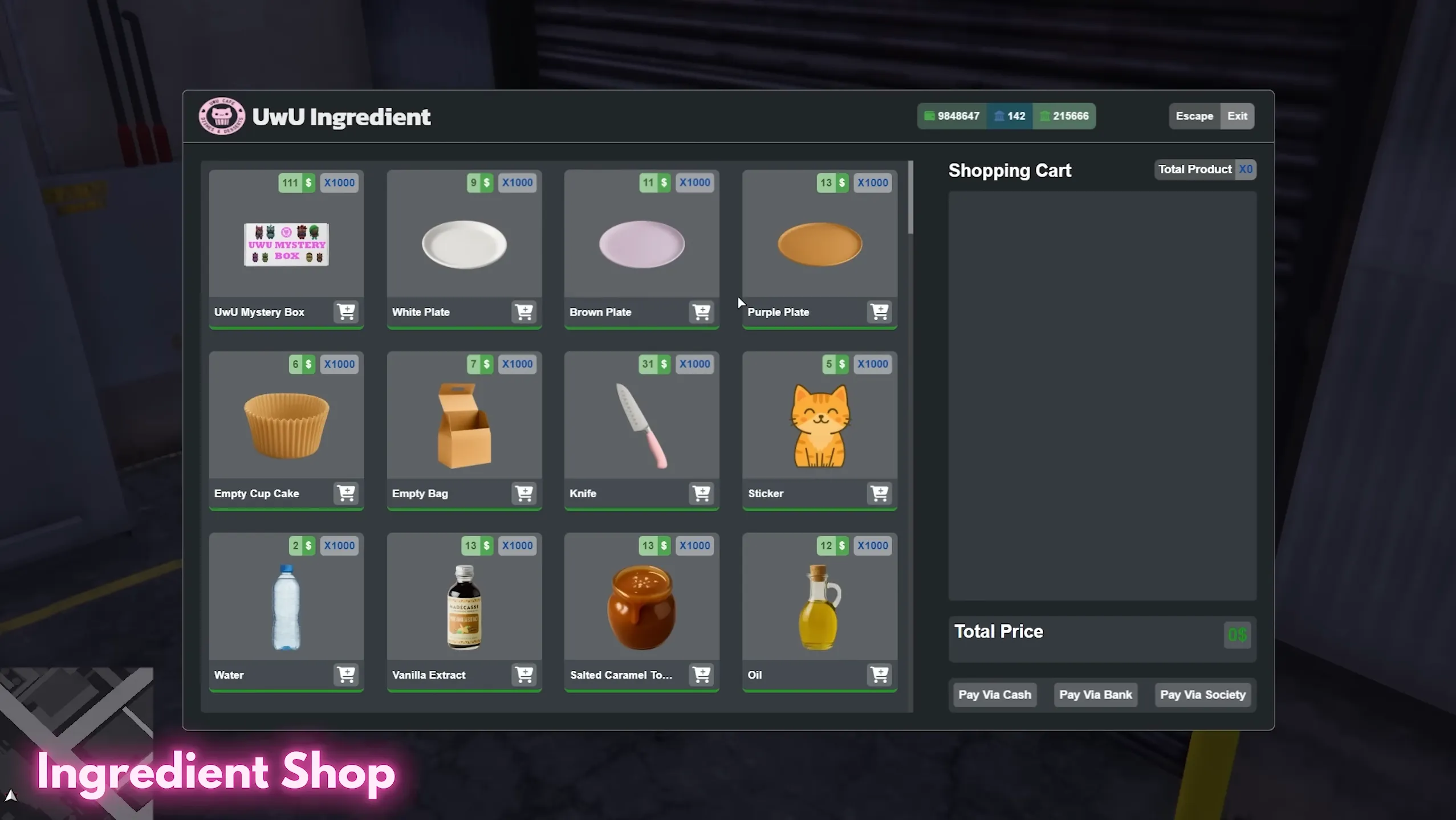Add Vanilla Extract using its cart icon

coord(523,675)
